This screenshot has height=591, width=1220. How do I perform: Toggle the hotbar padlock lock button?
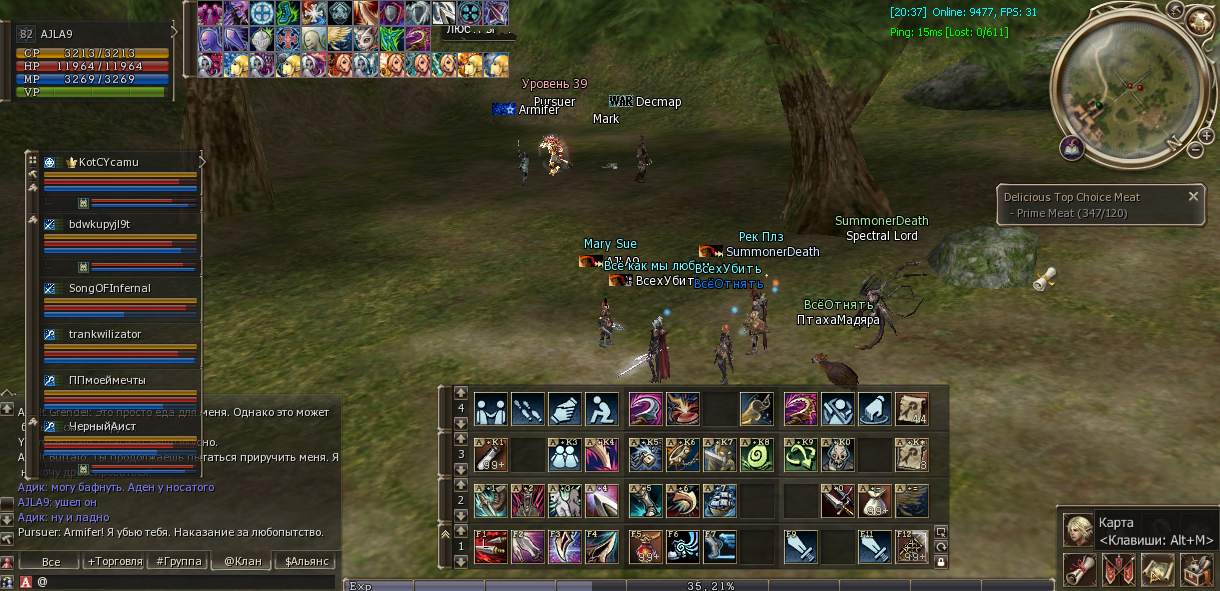click(941, 562)
